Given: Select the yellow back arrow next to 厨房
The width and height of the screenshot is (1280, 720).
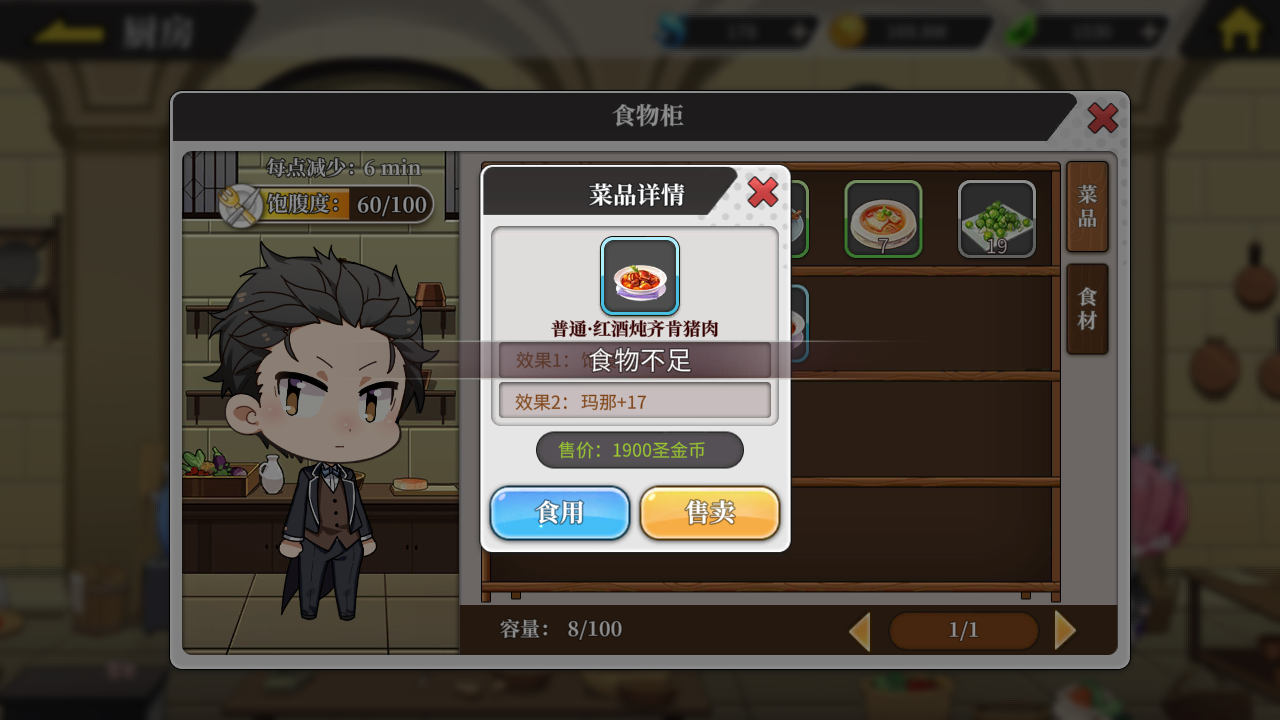Looking at the screenshot, I should click(x=68, y=30).
